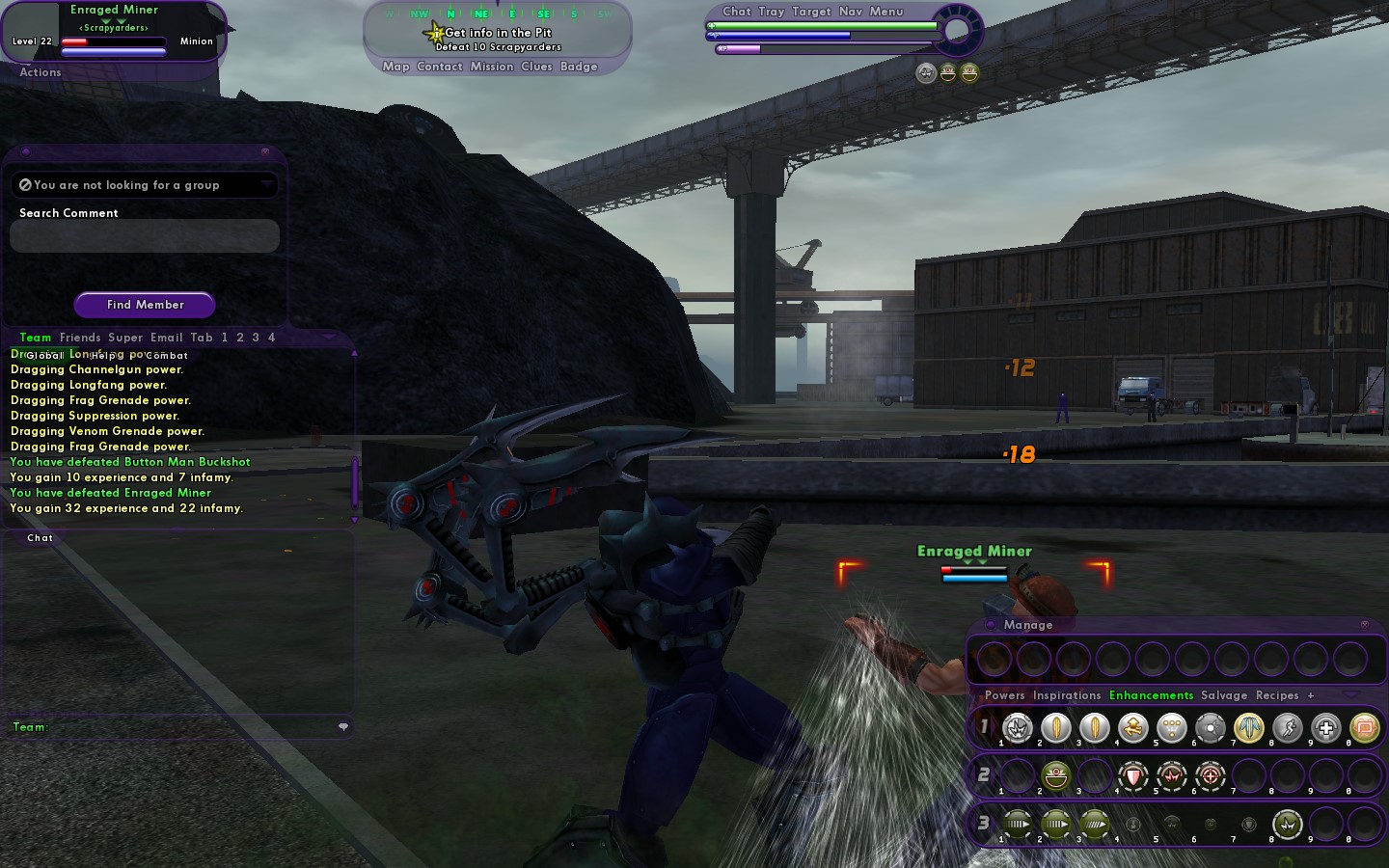Image resolution: width=1389 pixels, height=868 pixels.
Task: Activate the white cross heal power
Action: click(x=1326, y=729)
